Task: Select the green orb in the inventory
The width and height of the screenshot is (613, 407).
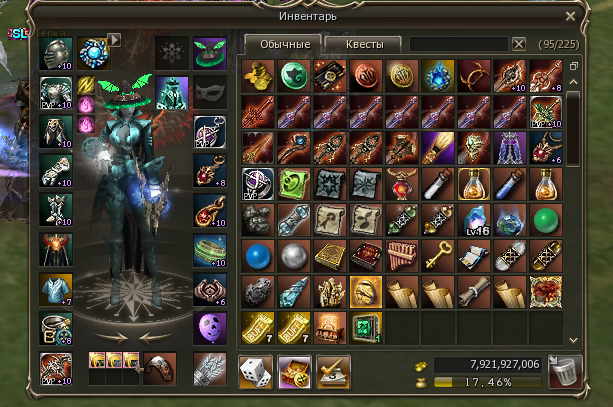Action: tap(546, 218)
